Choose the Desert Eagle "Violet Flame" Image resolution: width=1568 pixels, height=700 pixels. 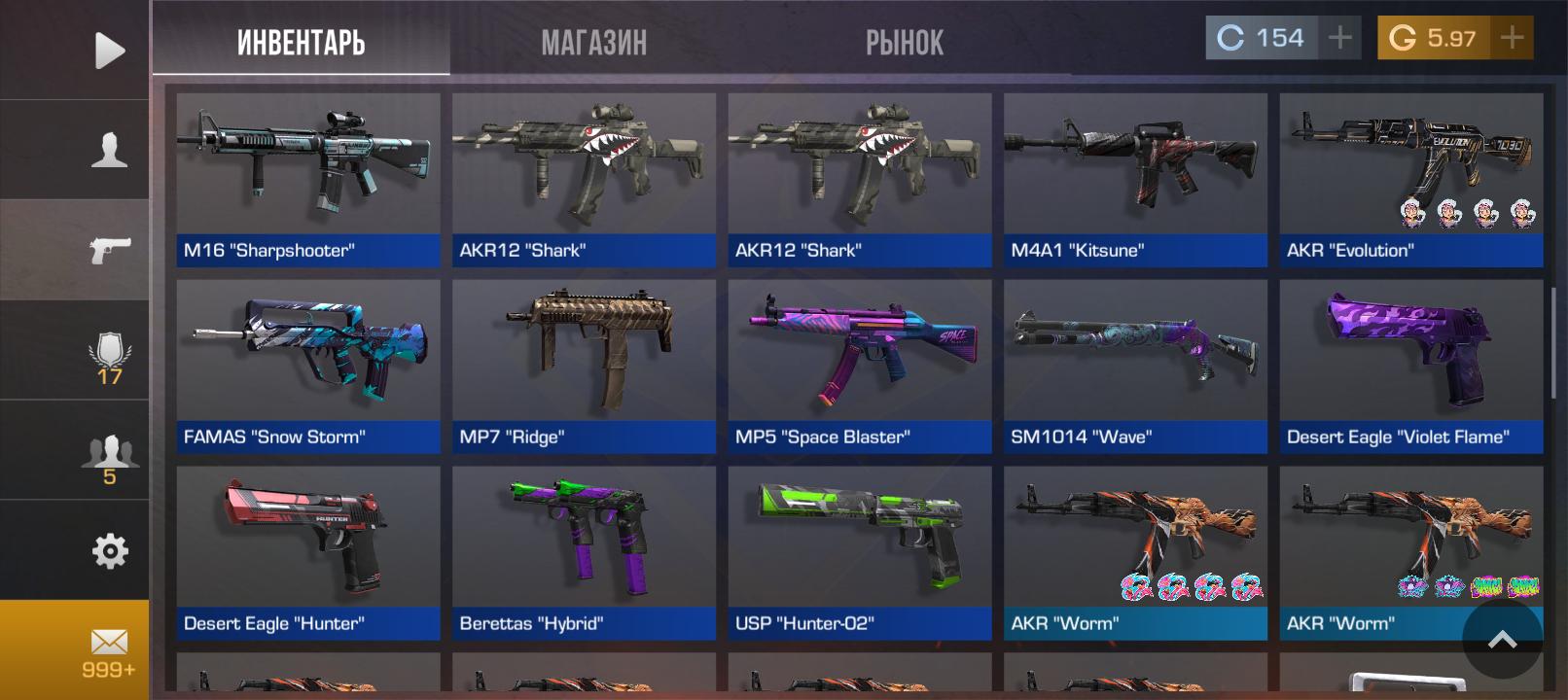(x=1410, y=367)
